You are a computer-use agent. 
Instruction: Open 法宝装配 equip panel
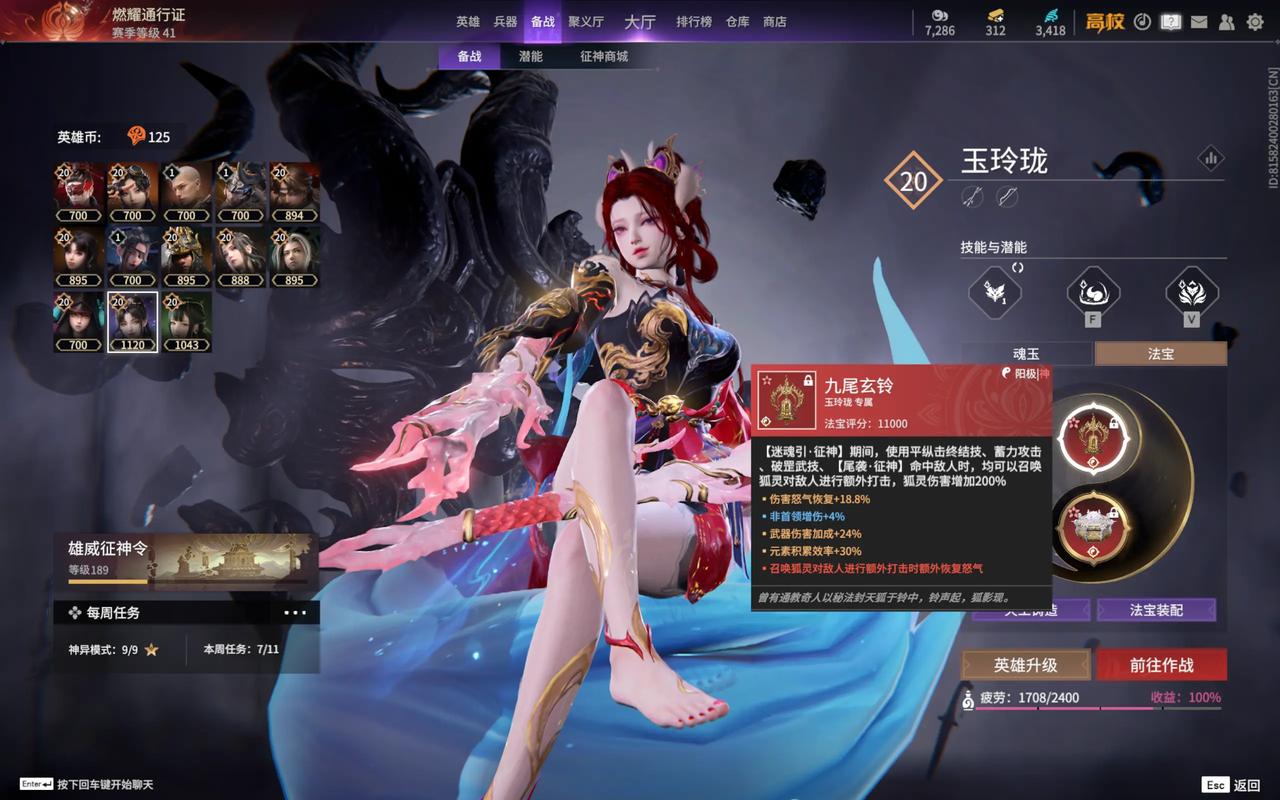click(x=1156, y=610)
